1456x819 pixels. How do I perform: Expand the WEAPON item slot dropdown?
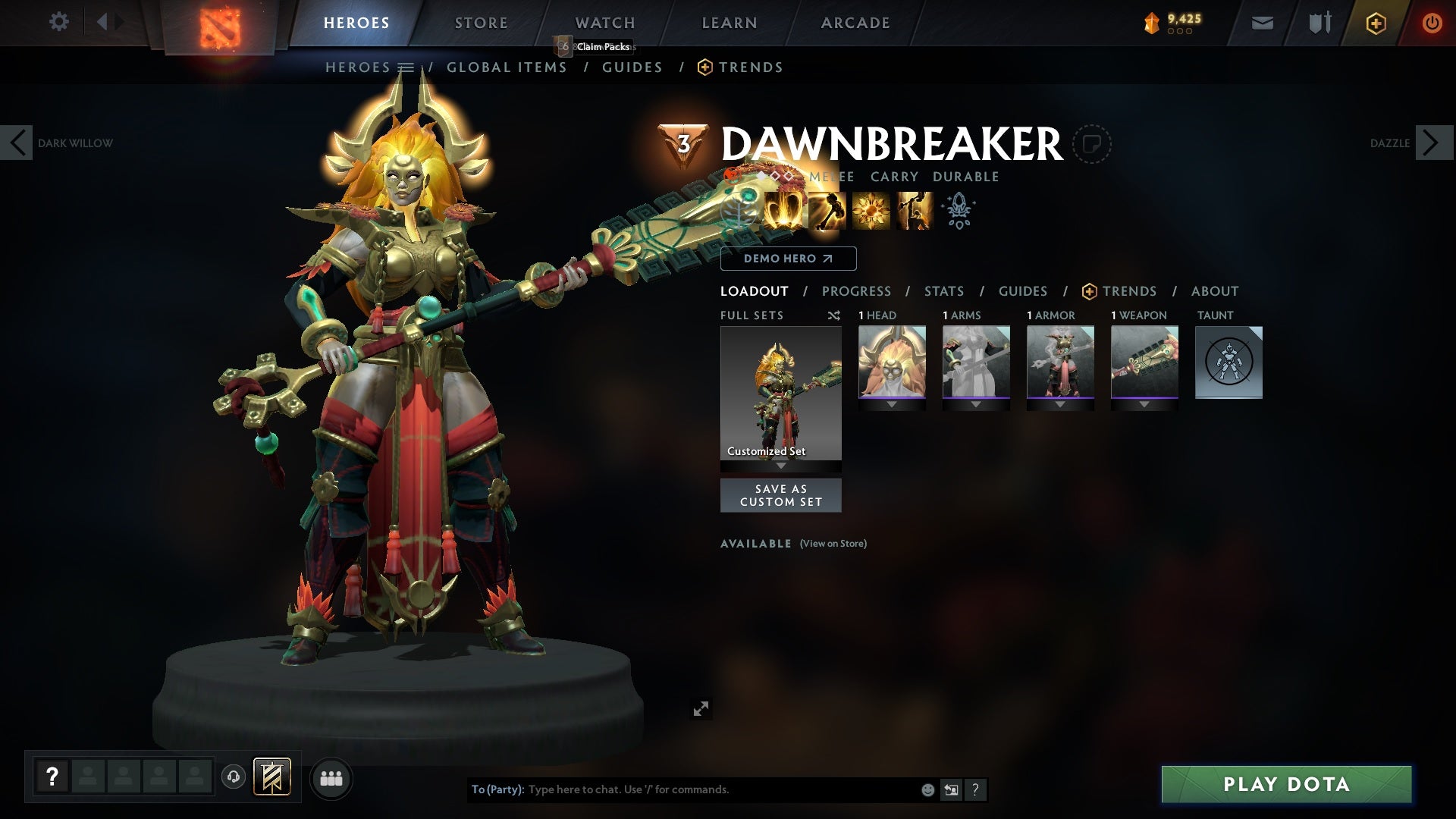[1144, 403]
